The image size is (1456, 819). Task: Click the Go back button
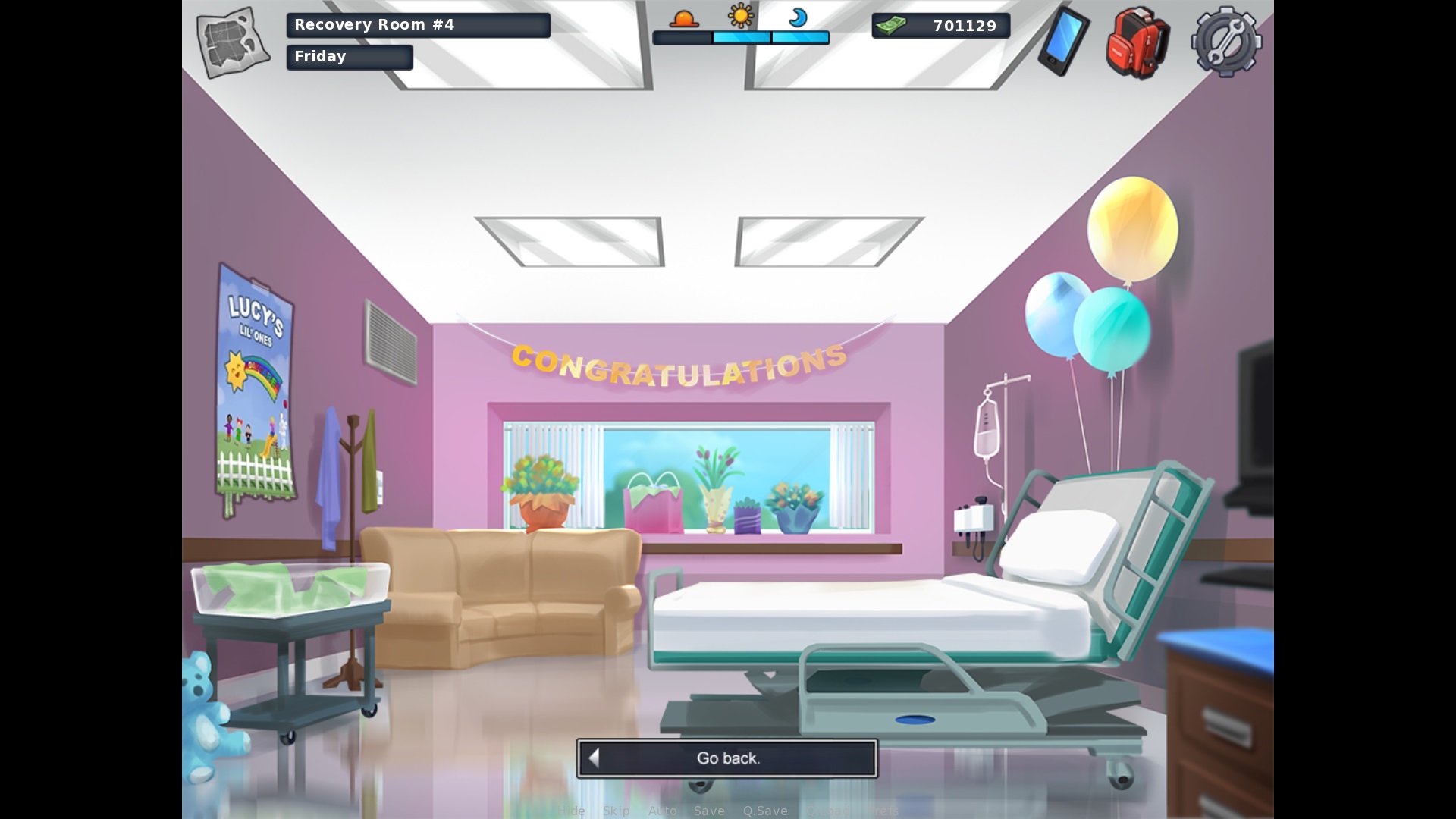tap(727, 758)
